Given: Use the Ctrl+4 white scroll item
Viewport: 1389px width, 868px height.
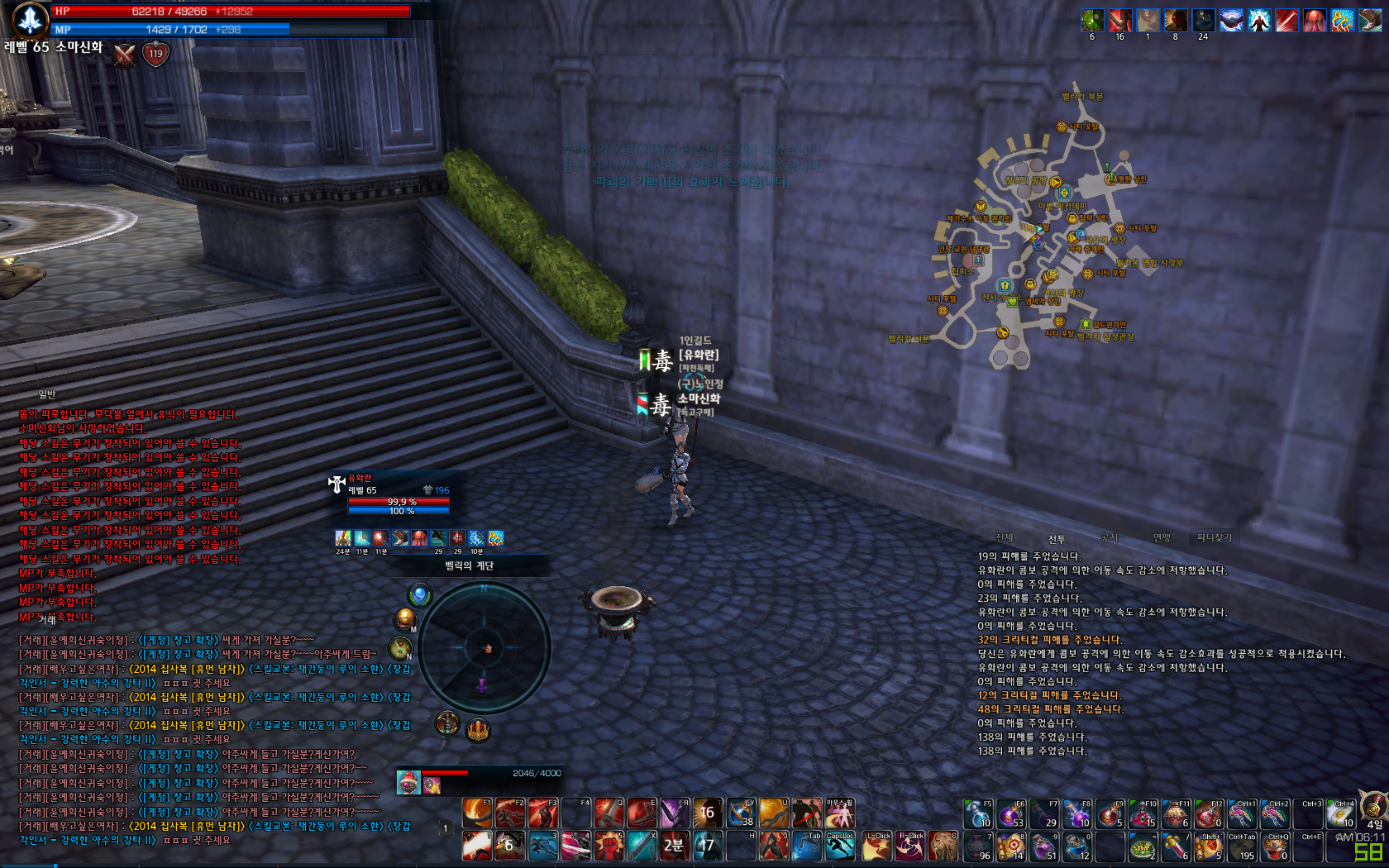Looking at the screenshot, I should pyautogui.click(x=1341, y=814).
